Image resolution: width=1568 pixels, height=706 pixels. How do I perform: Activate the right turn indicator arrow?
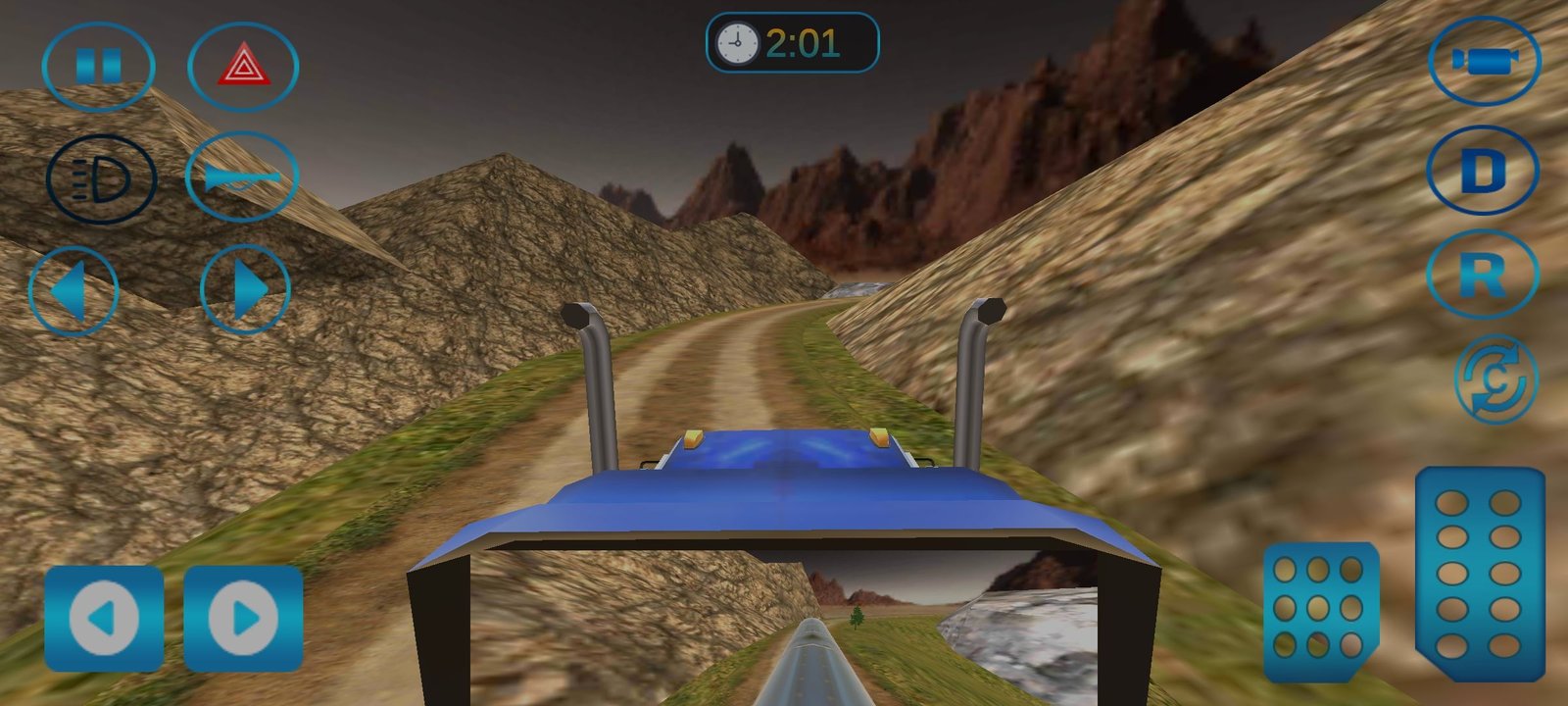(x=245, y=290)
